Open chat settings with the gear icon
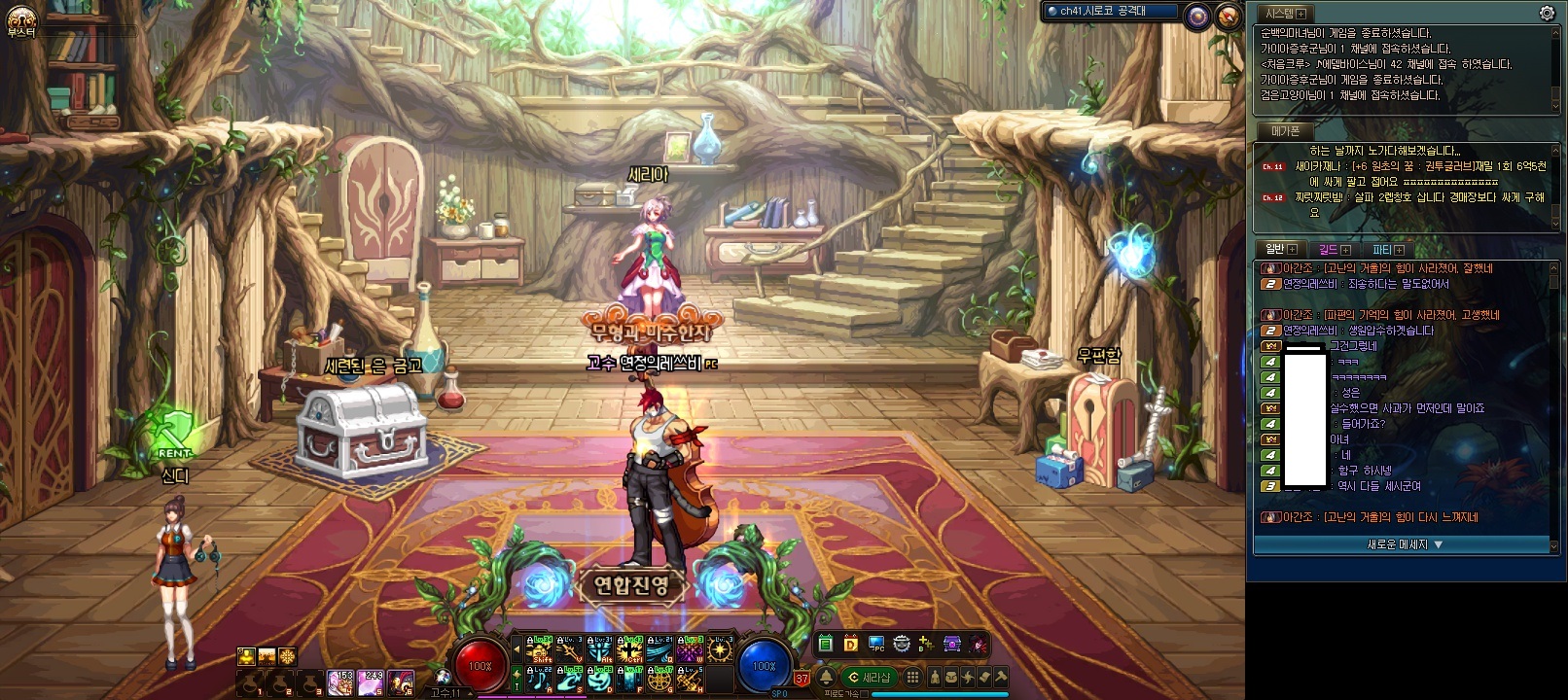Screen dimensions: 1568x700 click(x=1547, y=13)
